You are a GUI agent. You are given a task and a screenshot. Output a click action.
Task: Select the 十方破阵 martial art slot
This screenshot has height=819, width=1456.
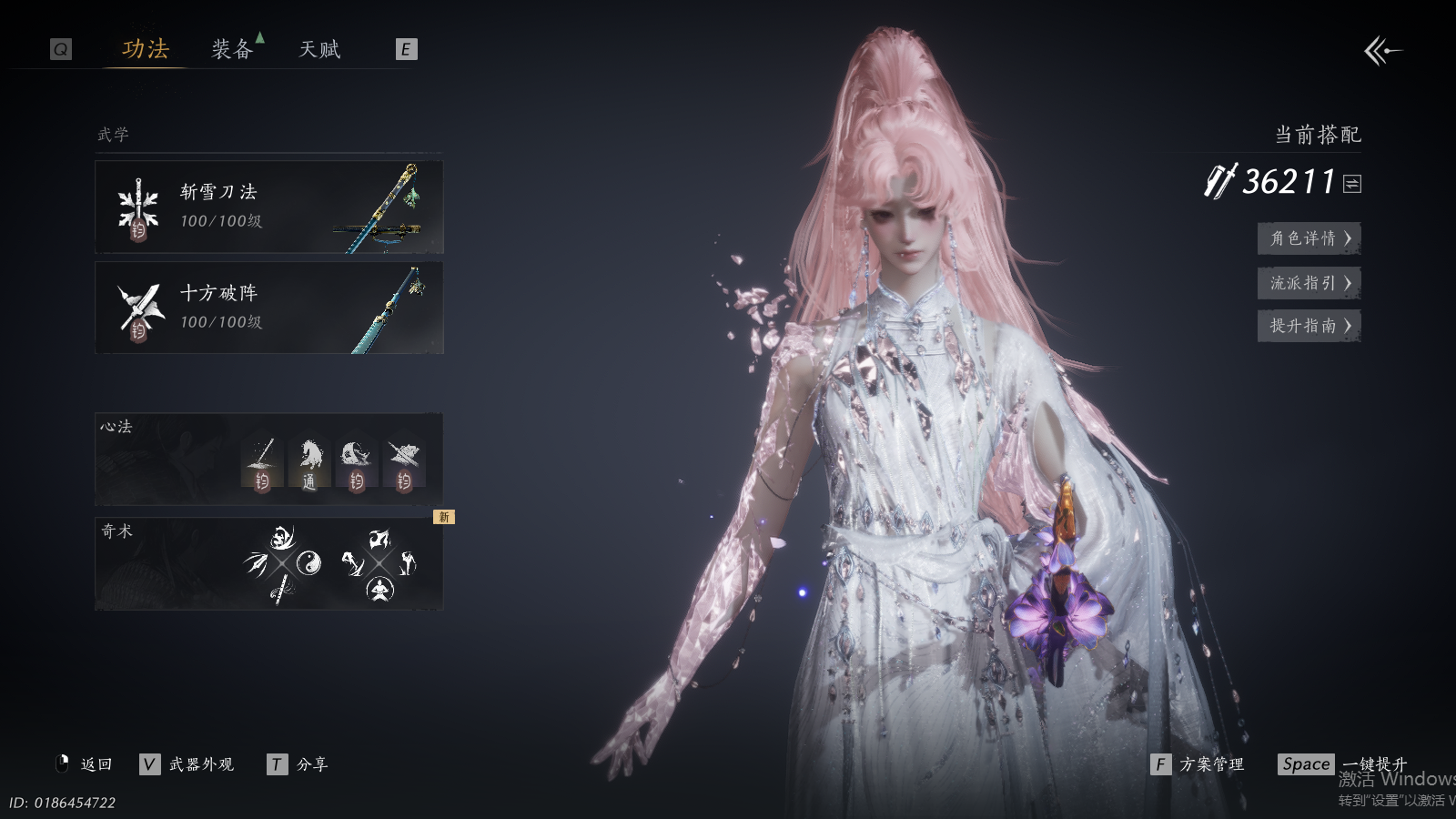click(269, 308)
